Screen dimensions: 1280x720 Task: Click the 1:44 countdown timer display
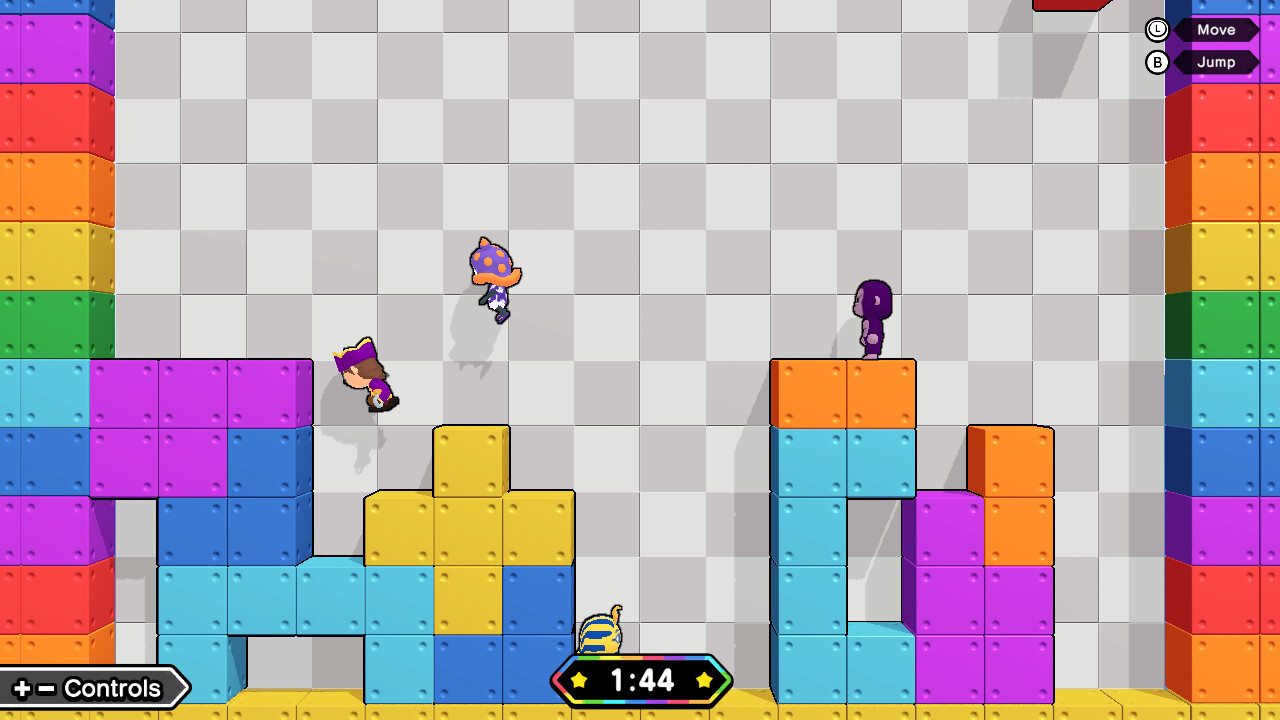644,680
